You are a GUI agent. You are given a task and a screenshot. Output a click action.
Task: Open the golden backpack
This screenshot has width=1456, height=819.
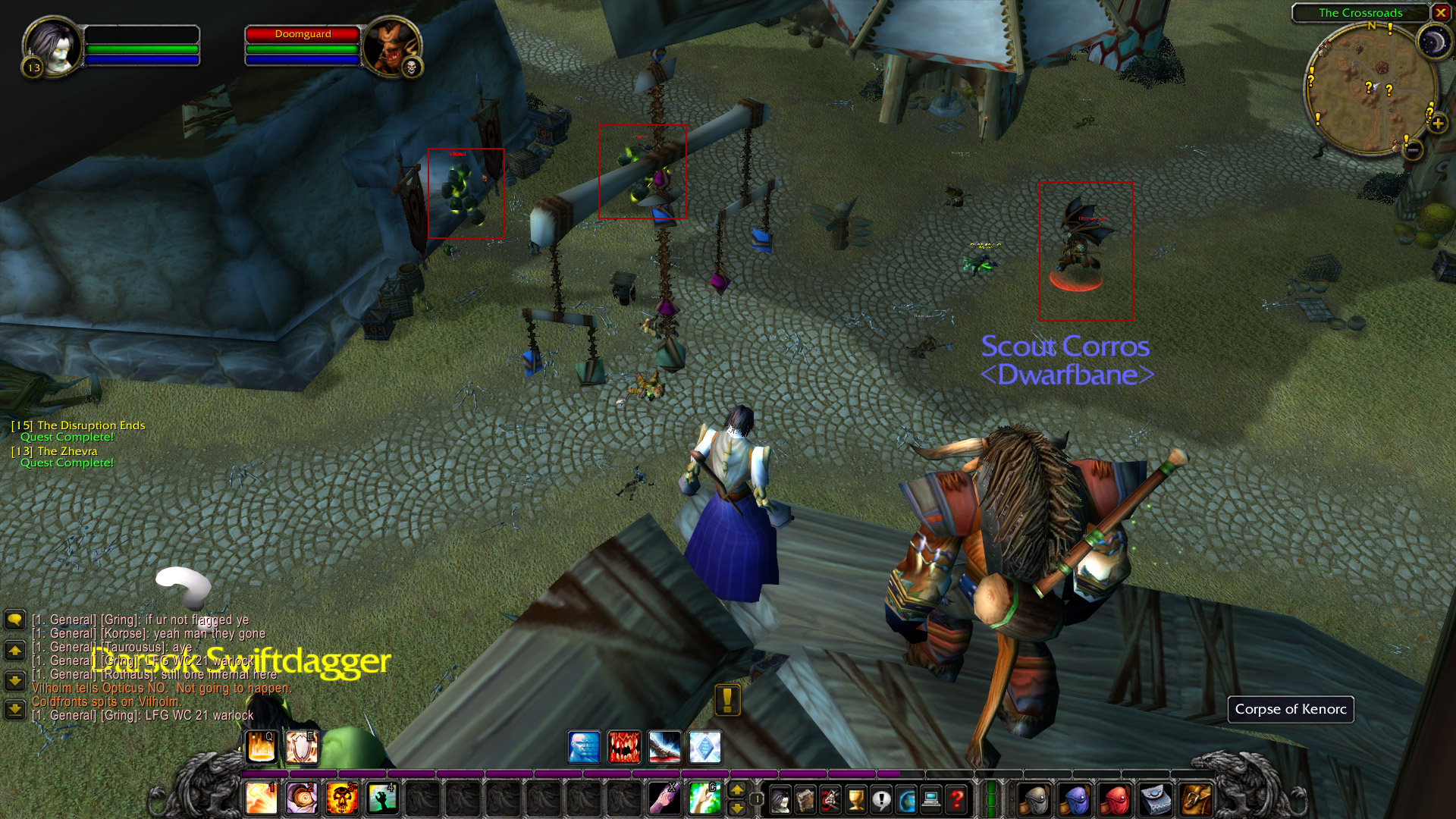[x=1196, y=799]
